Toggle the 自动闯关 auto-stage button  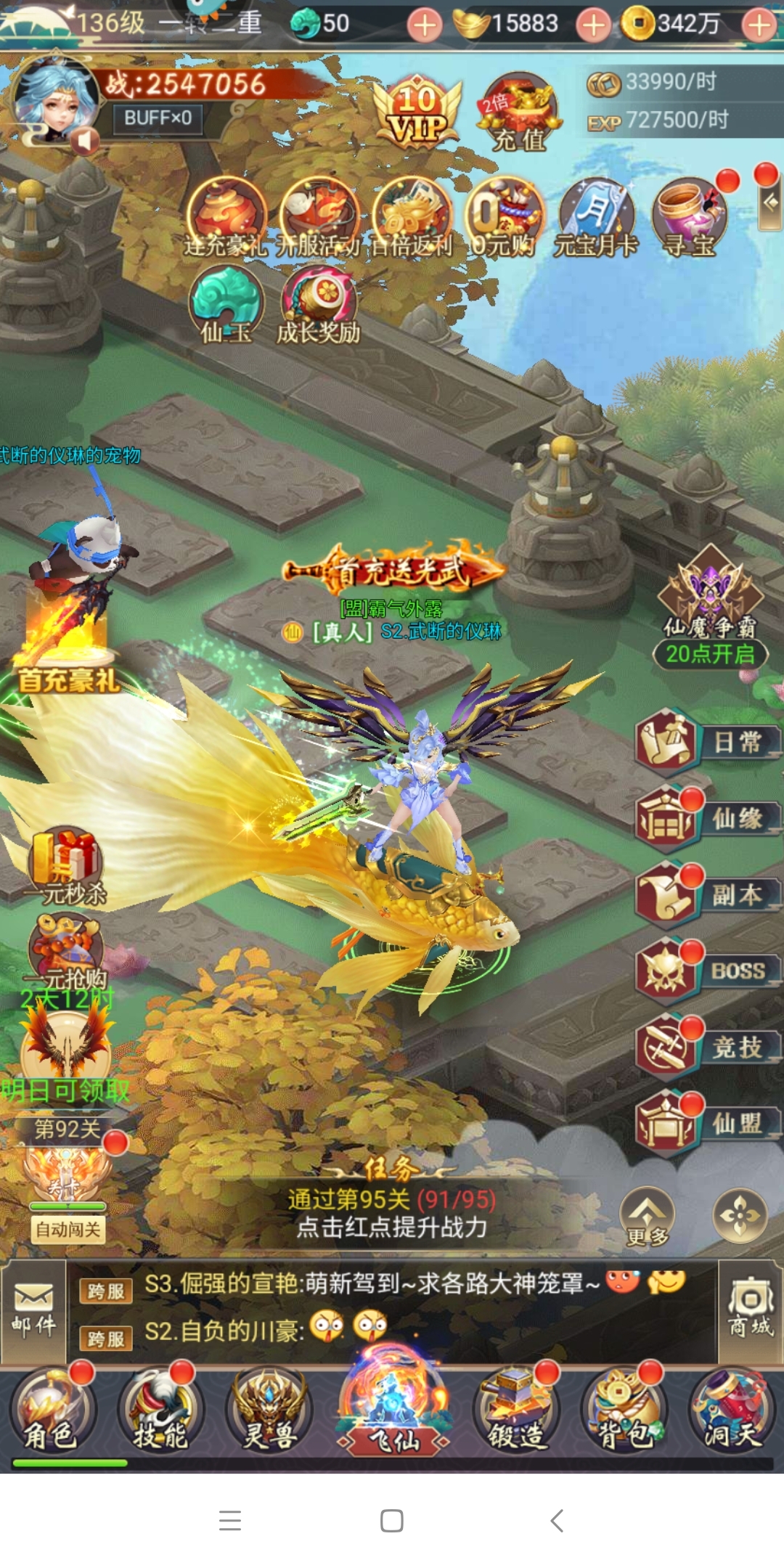[x=68, y=1230]
